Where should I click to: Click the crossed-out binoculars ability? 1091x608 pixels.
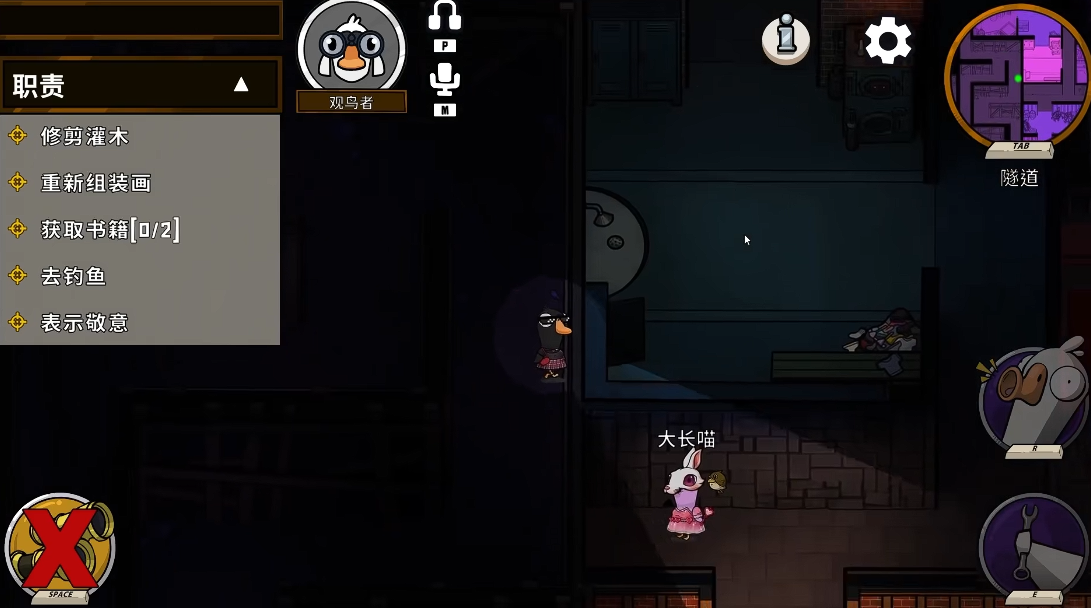(60, 546)
